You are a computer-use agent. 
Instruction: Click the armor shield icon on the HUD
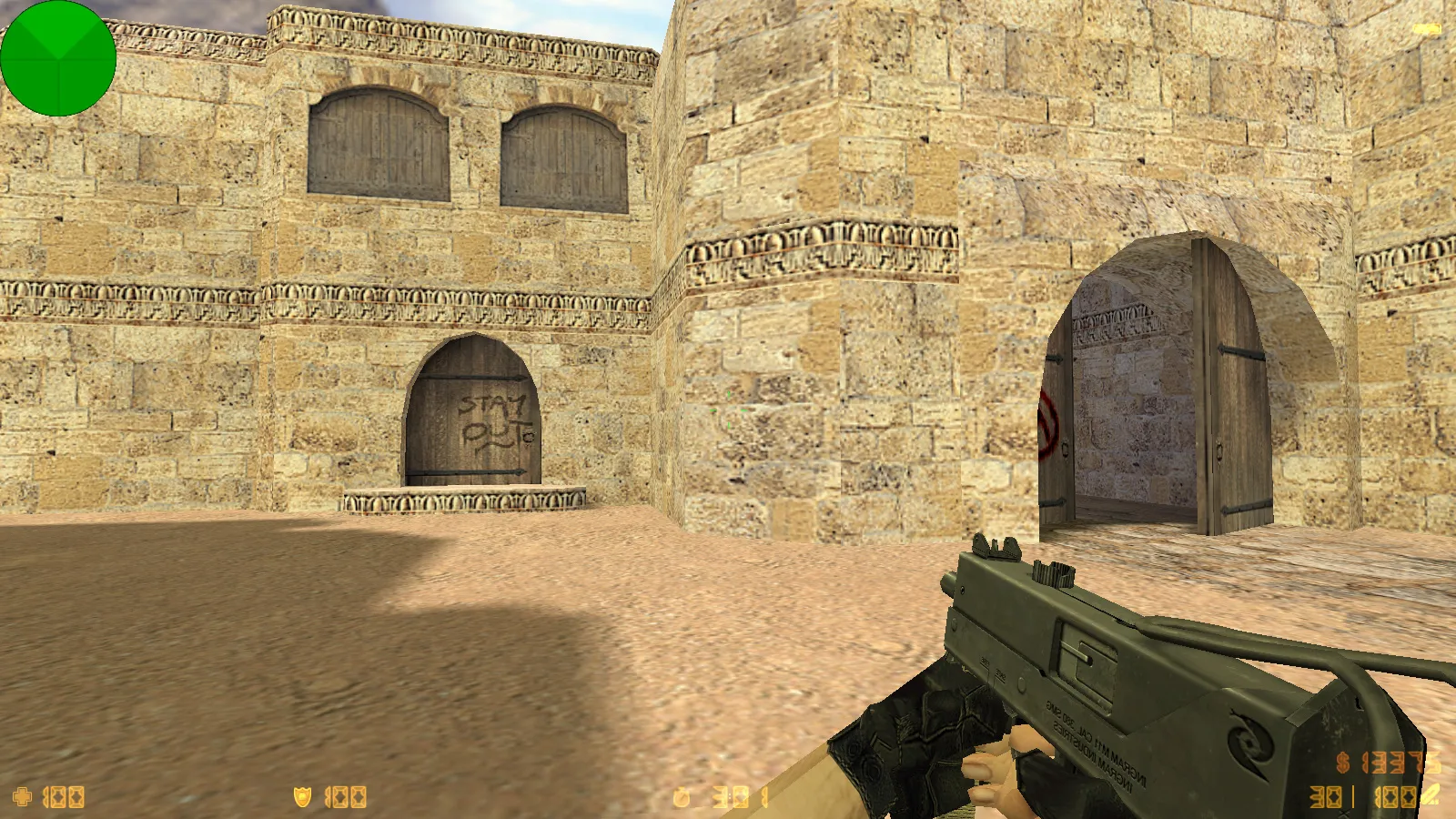pos(300,795)
